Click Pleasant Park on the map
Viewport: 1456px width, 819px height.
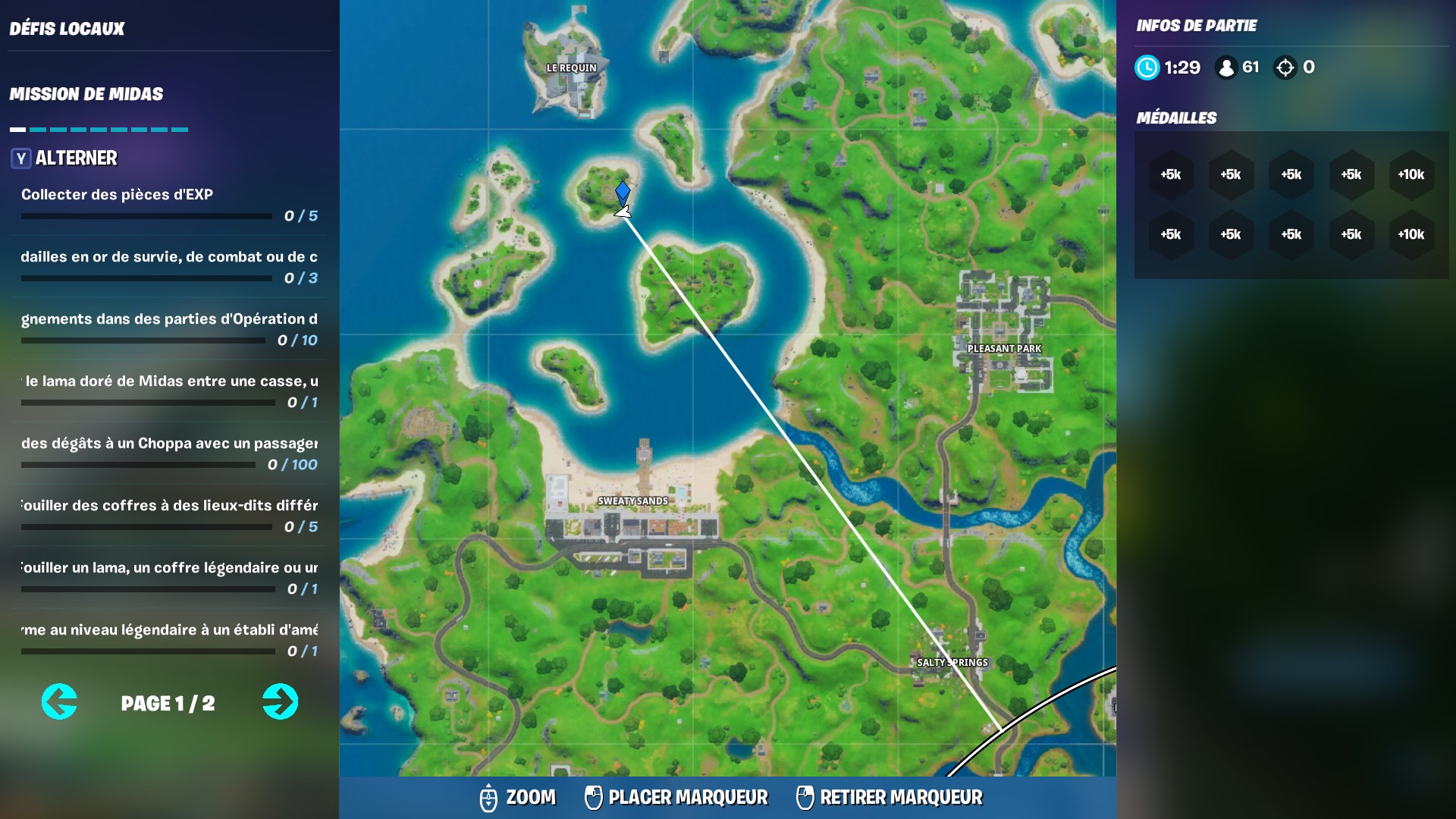(x=1005, y=347)
